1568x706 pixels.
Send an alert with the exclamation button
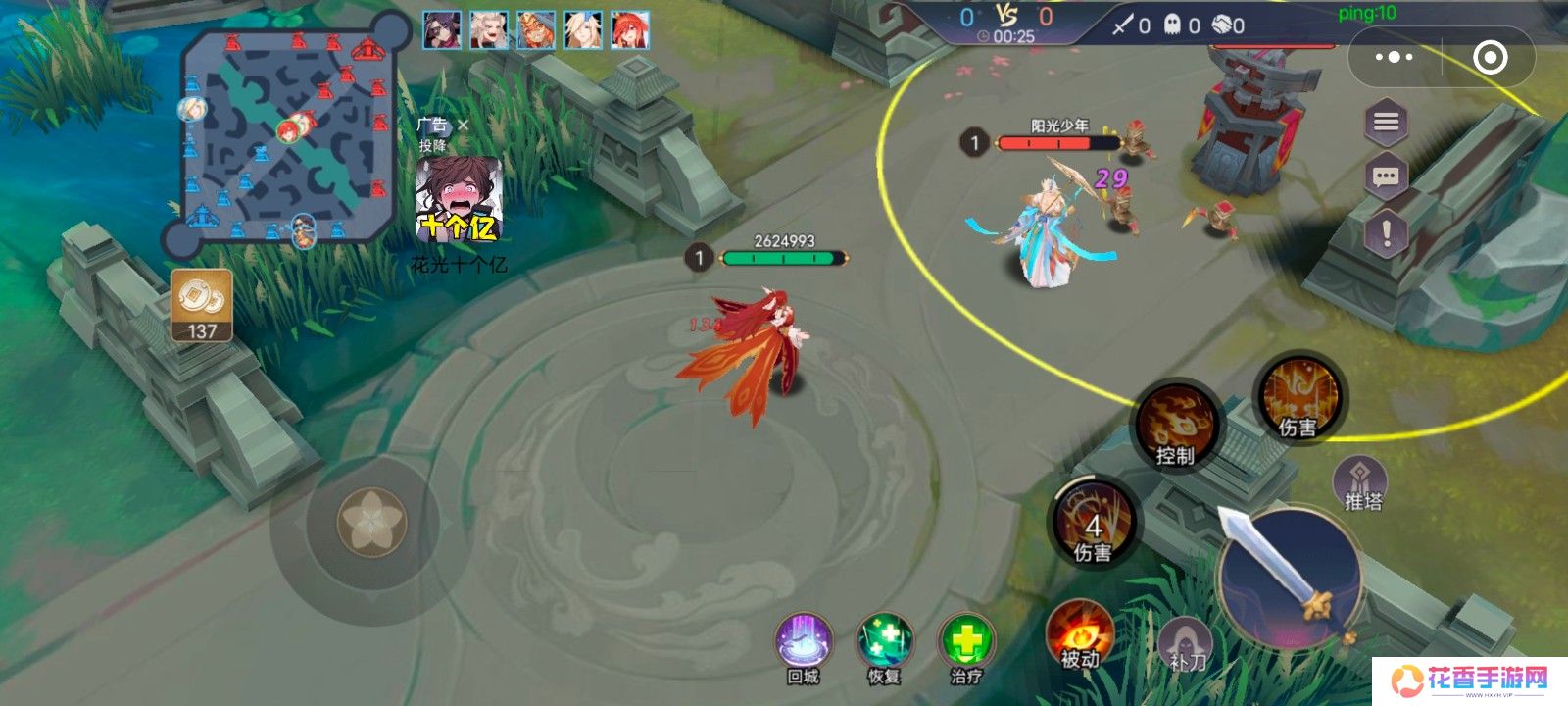point(1386,233)
